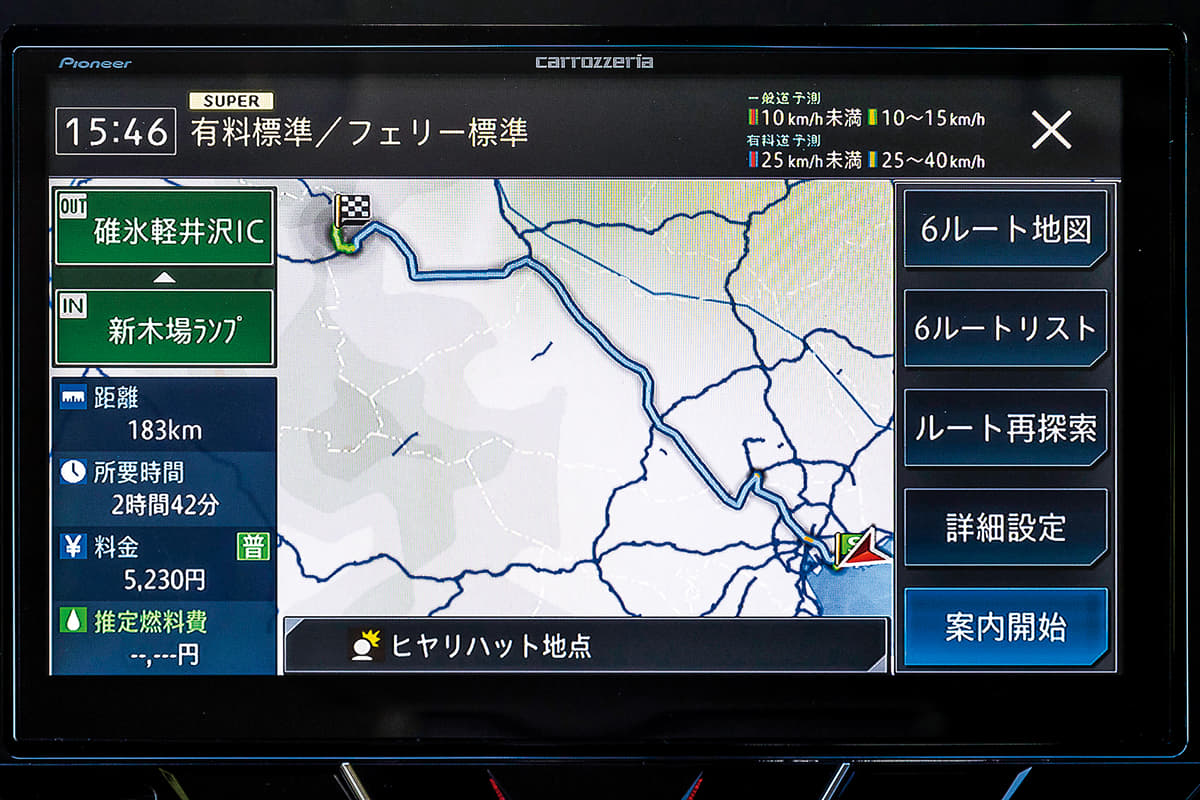Close the route screen with X
The width and height of the screenshot is (1200, 800).
(x=1051, y=130)
